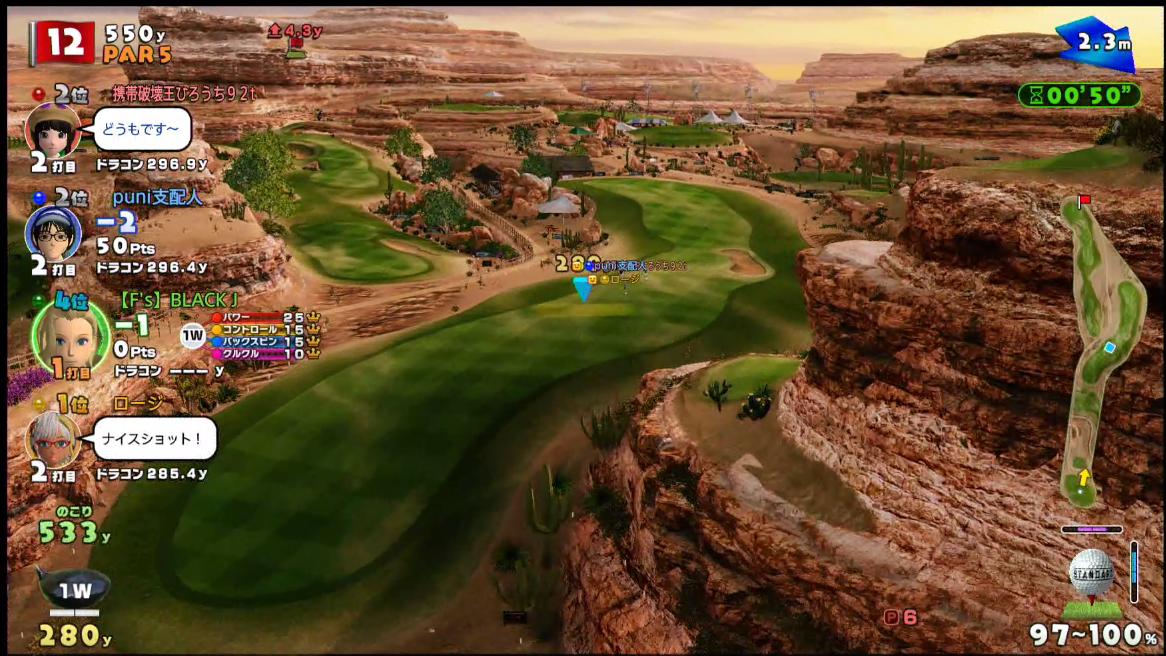Screen dimensions: 1166x656
Task: Open the course overview minimap
Action: [x=1102, y=350]
